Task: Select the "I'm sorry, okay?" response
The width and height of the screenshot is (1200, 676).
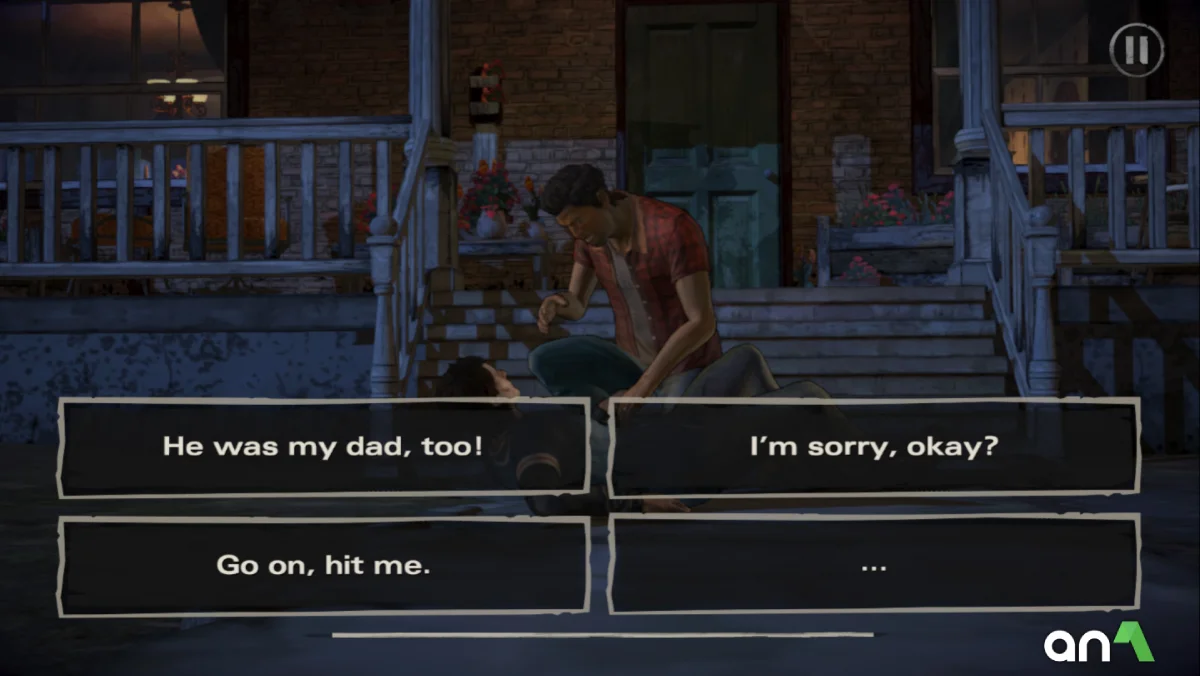Action: pyautogui.click(x=873, y=447)
